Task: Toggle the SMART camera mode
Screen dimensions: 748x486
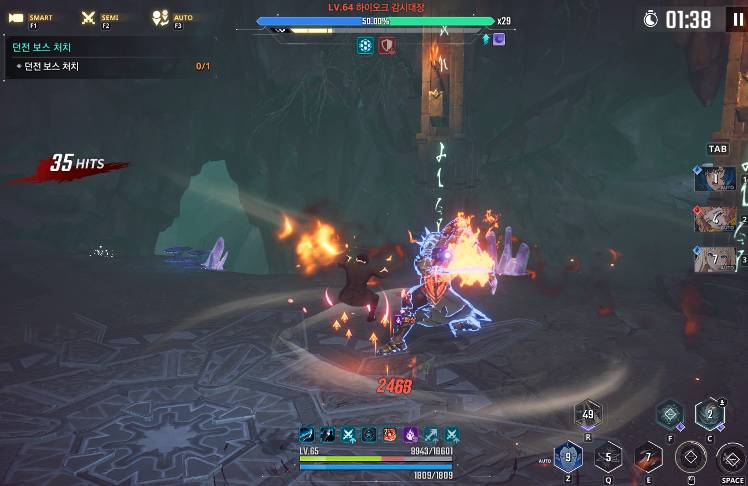Action: pyautogui.click(x=31, y=18)
